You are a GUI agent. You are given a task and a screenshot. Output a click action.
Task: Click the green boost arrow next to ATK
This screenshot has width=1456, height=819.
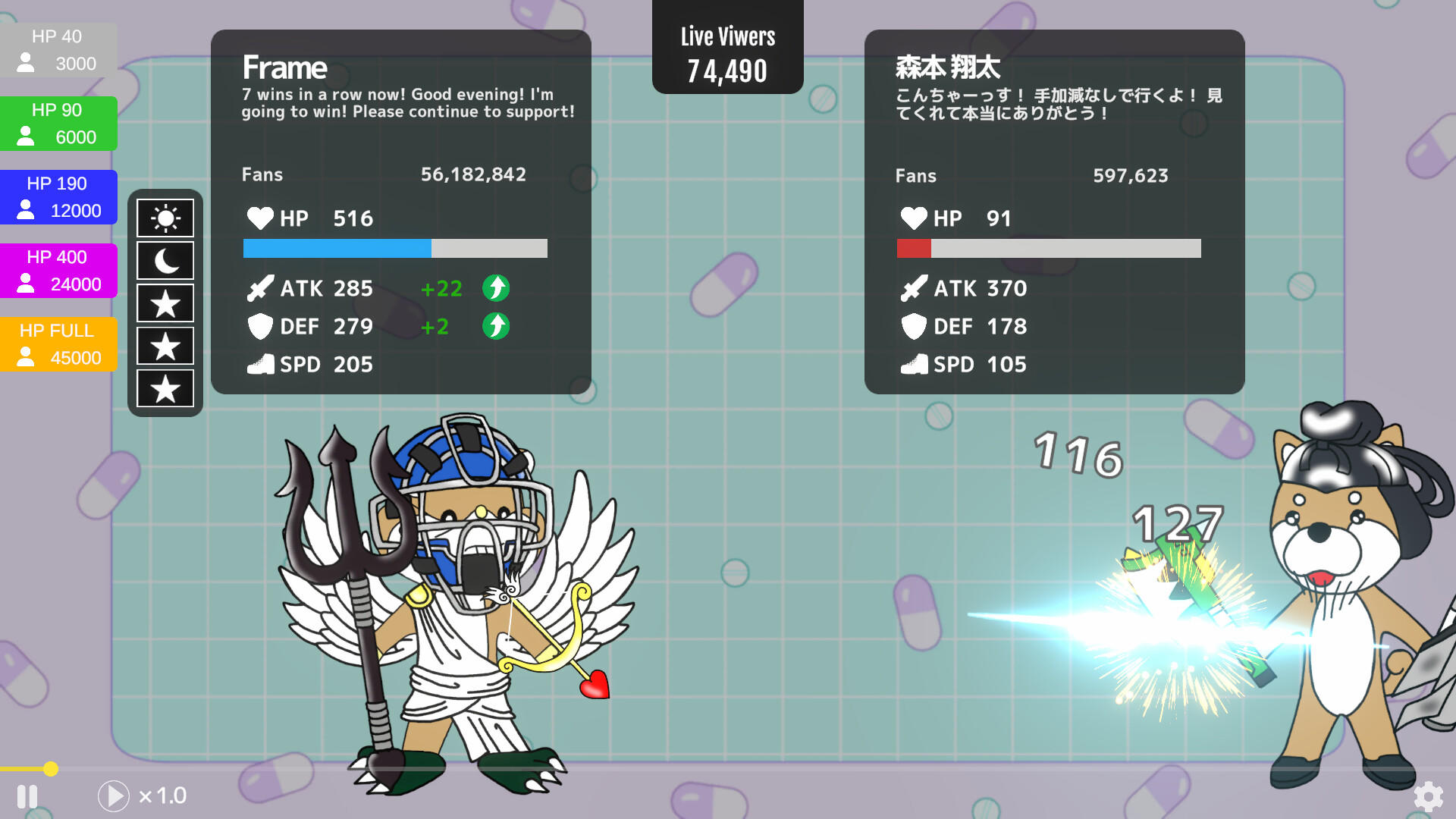(496, 288)
